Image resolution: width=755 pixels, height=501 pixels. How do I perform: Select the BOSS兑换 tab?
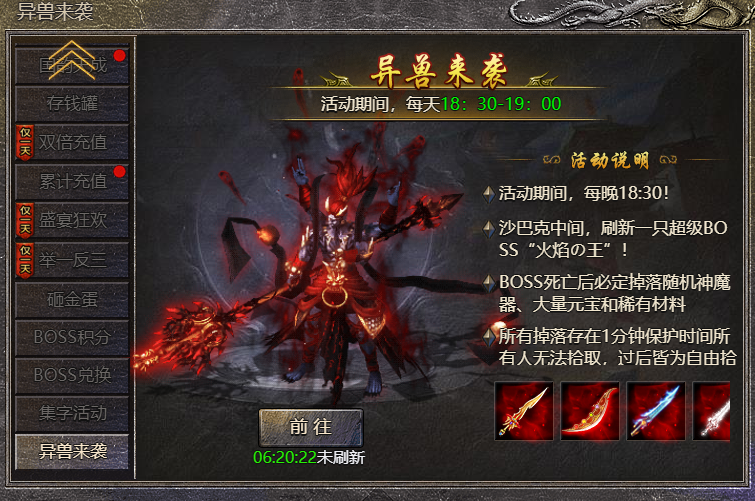(x=72, y=374)
